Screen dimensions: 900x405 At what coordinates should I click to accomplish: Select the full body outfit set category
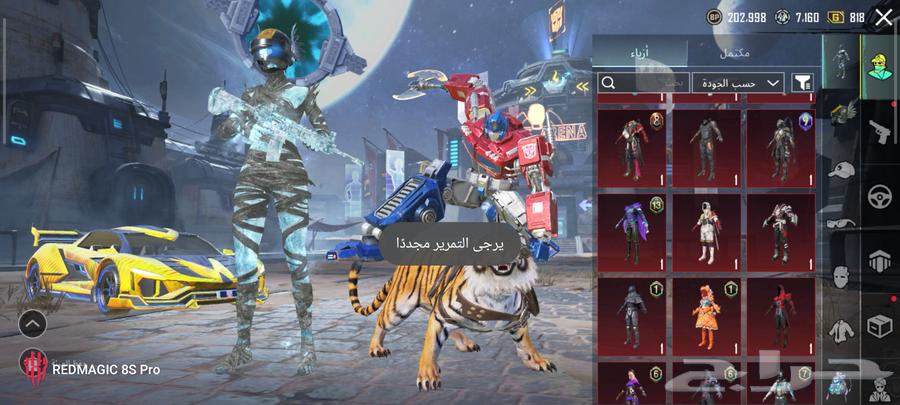[841, 62]
